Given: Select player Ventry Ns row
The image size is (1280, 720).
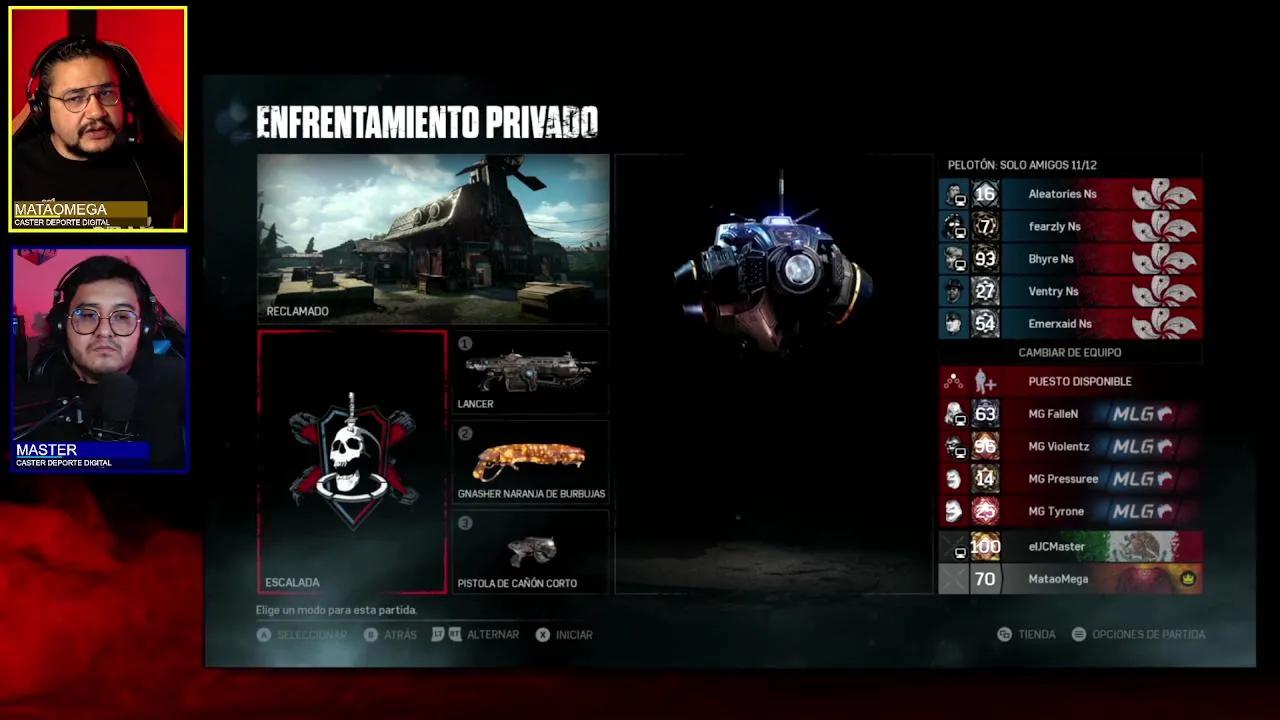Looking at the screenshot, I should tap(1069, 291).
